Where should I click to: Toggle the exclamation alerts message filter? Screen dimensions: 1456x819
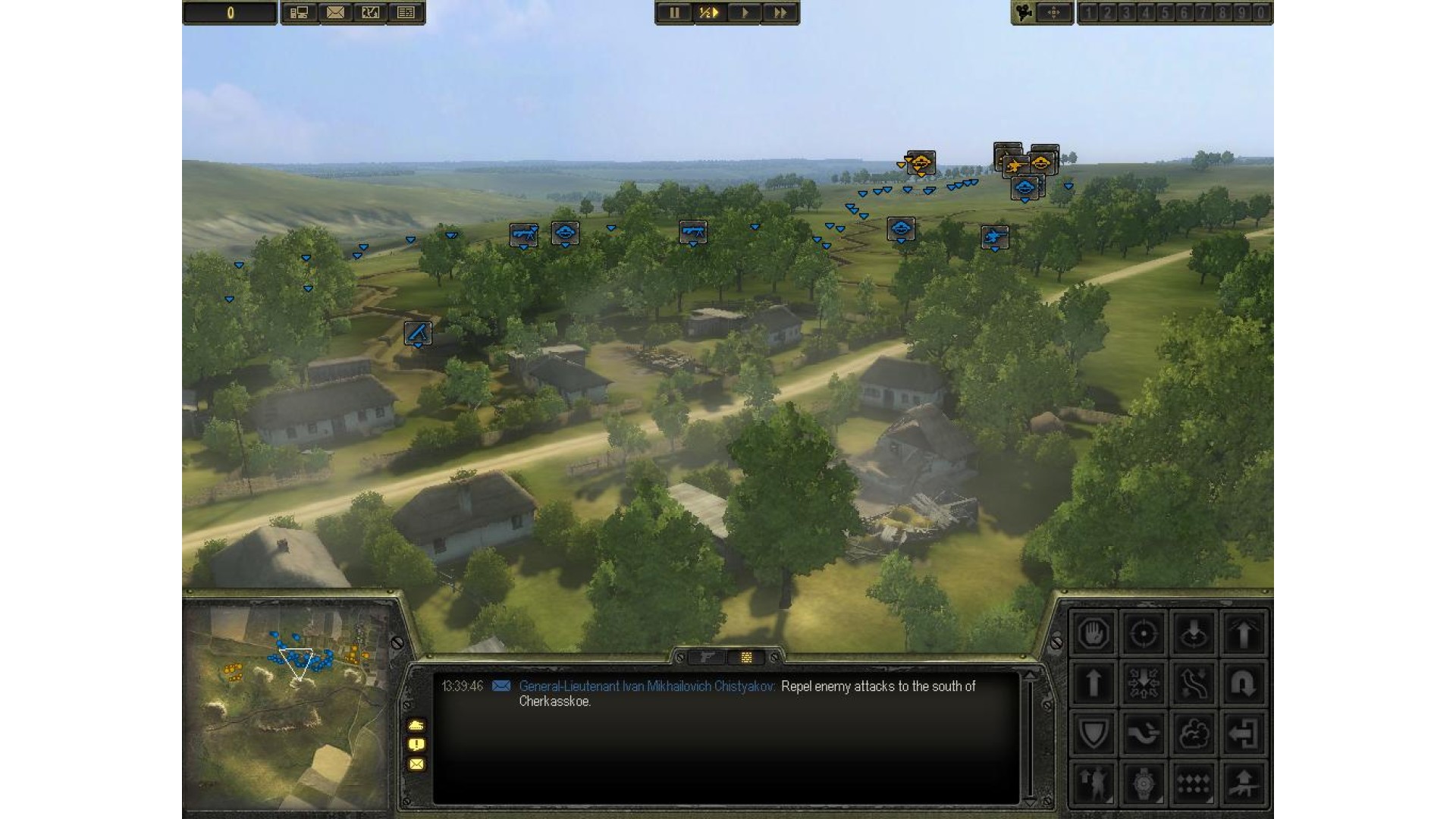point(416,745)
